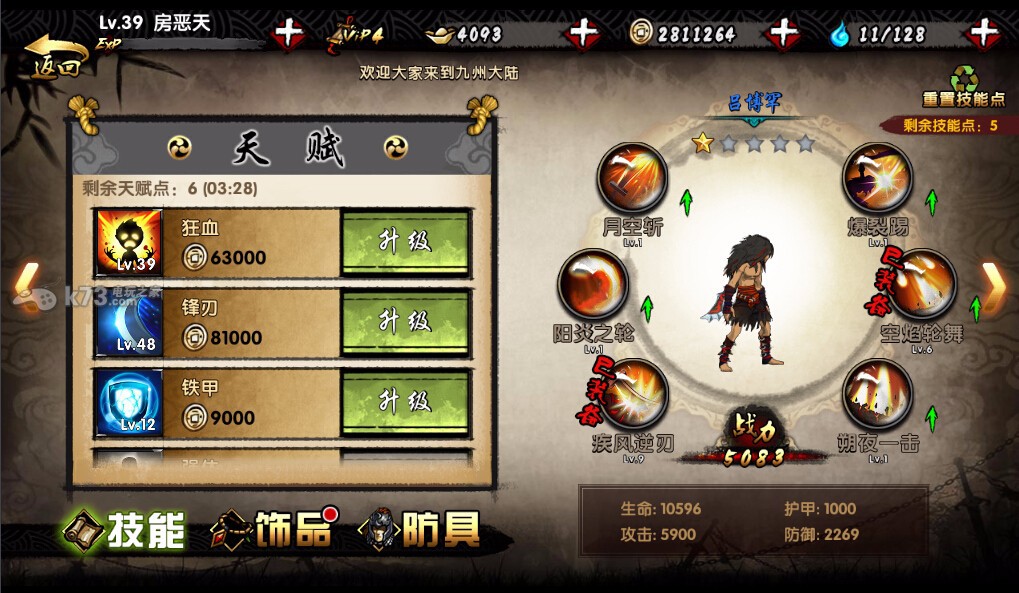Click the 狂血 talent icon
1019x593 pixels.
129,243
